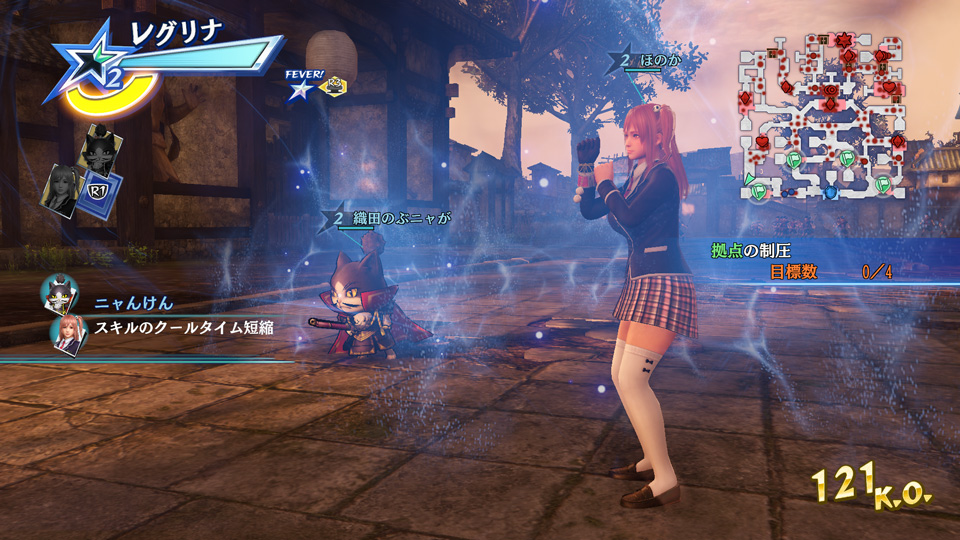Click the blue player marker on minimap

831,190
